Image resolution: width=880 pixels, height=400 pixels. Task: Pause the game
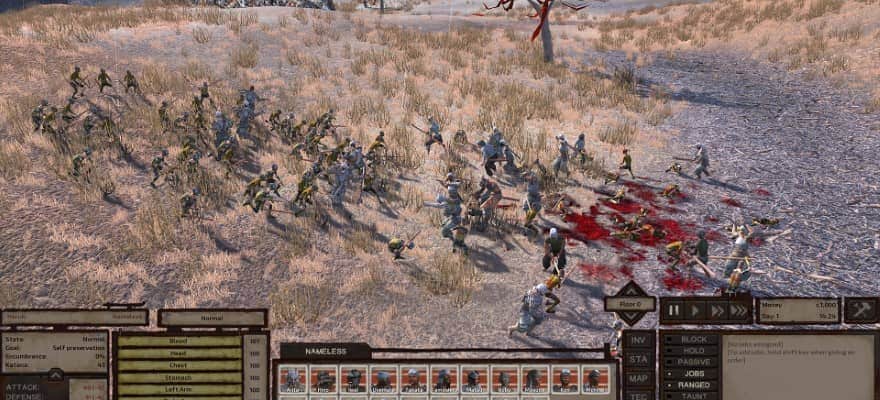[x=675, y=311]
